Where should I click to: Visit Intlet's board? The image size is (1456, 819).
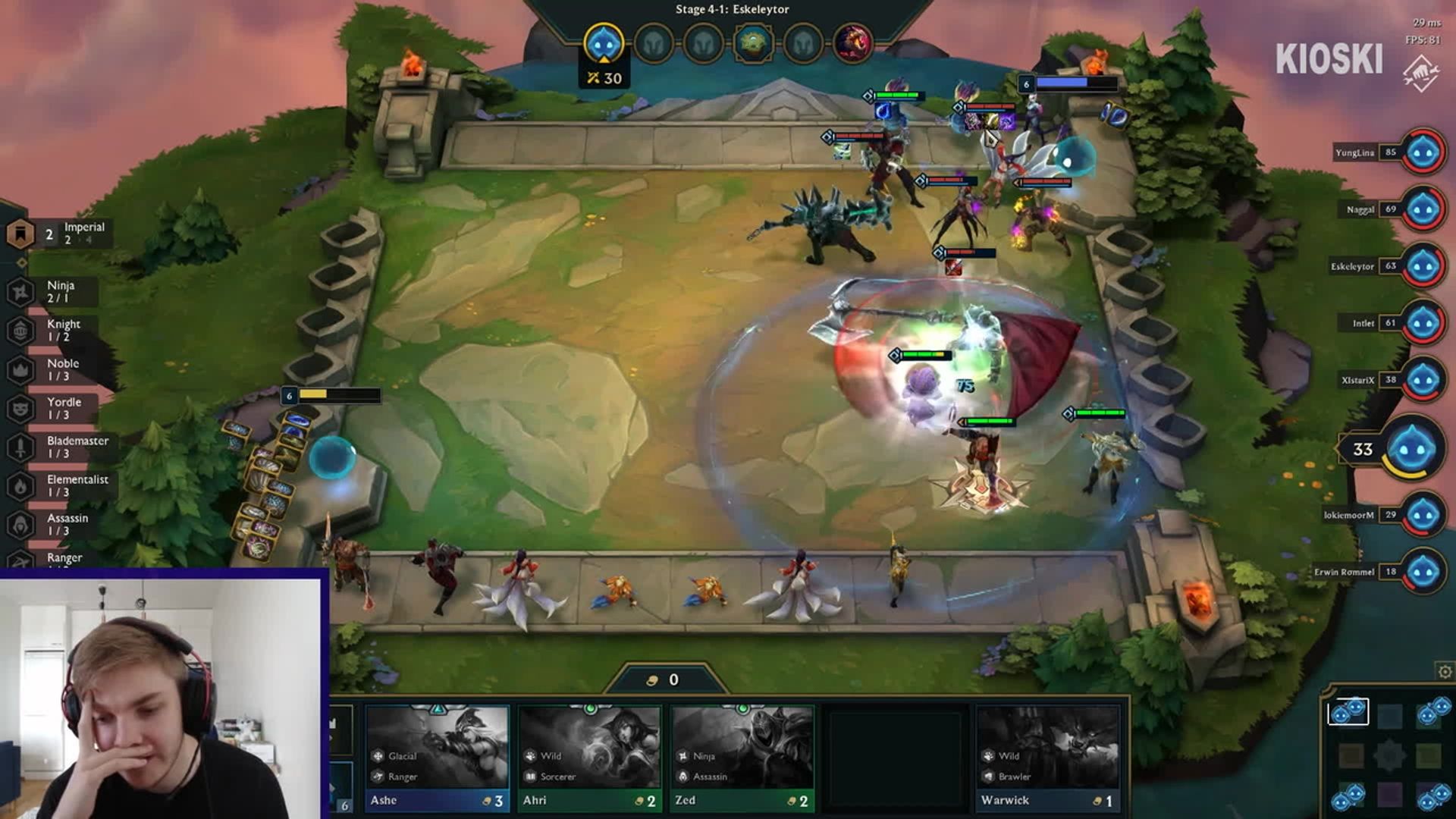point(1423,323)
